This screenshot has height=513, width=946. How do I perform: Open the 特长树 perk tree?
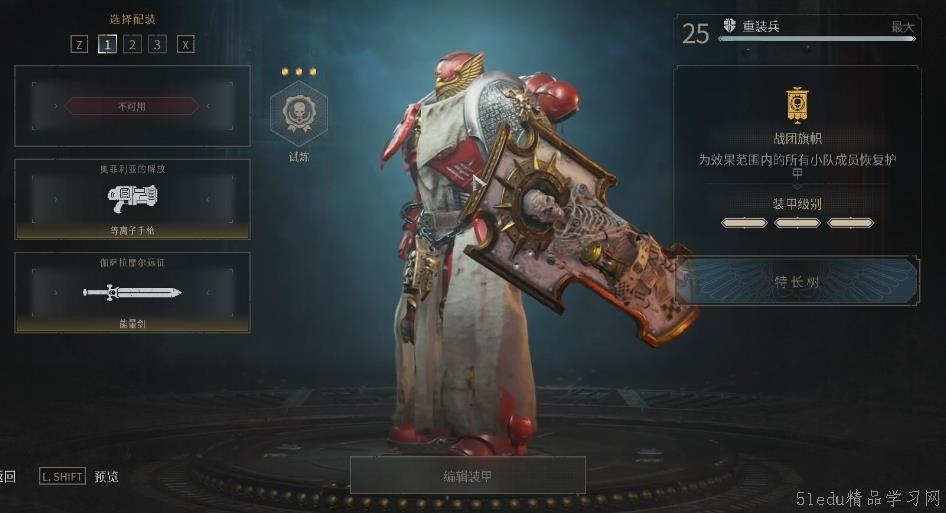[x=797, y=282]
